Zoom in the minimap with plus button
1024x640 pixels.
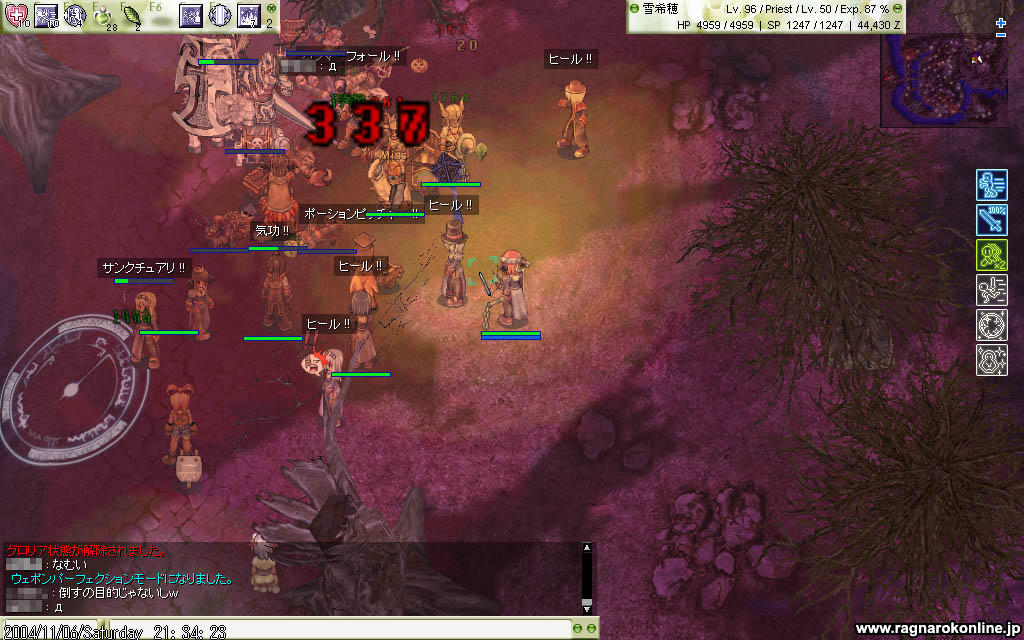tap(1001, 22)
